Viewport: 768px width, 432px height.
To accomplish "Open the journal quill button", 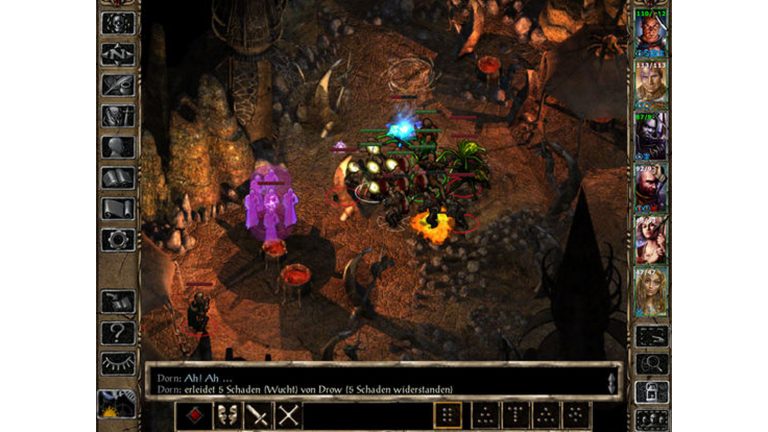I will (x=118, y=84).
